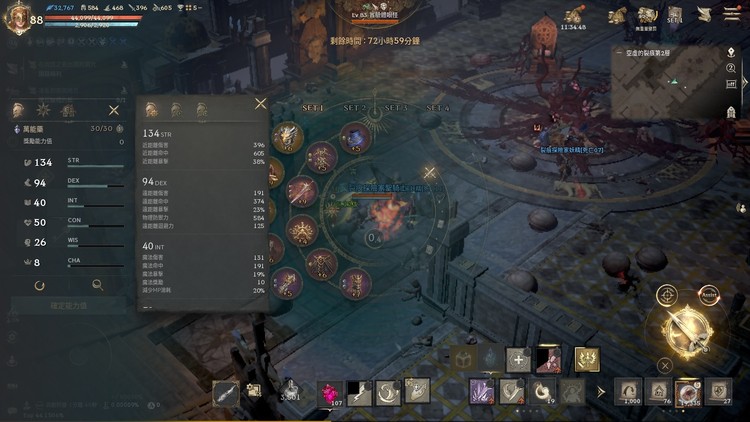Open the player portrait at level 88
Image resolution: width=750 pixels, height=422 pixels.
[x=17, y=19]
